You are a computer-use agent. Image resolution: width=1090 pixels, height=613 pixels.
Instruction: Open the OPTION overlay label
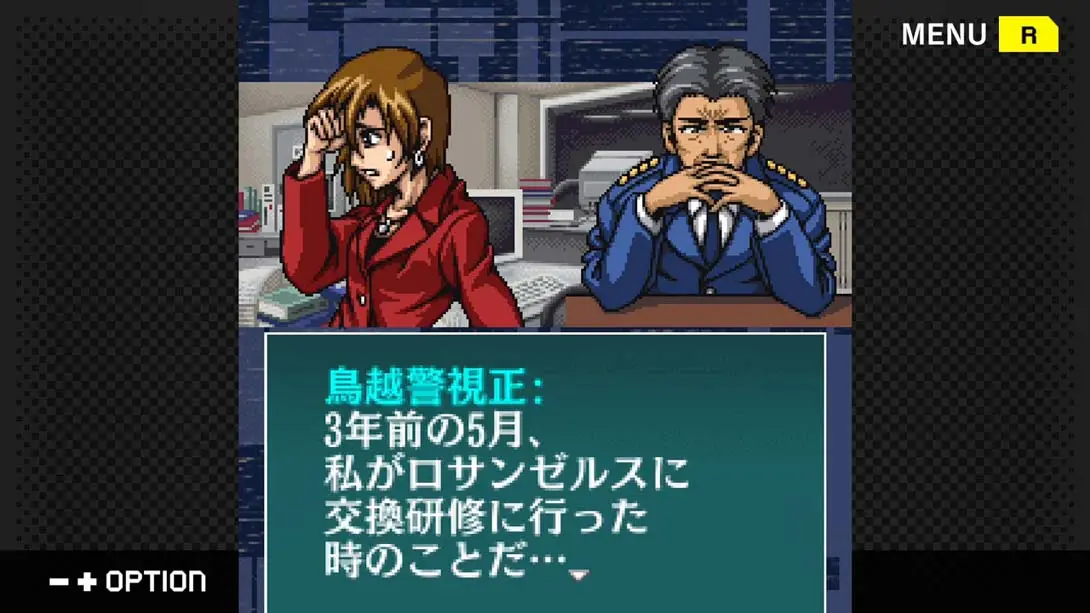point(155,581)
